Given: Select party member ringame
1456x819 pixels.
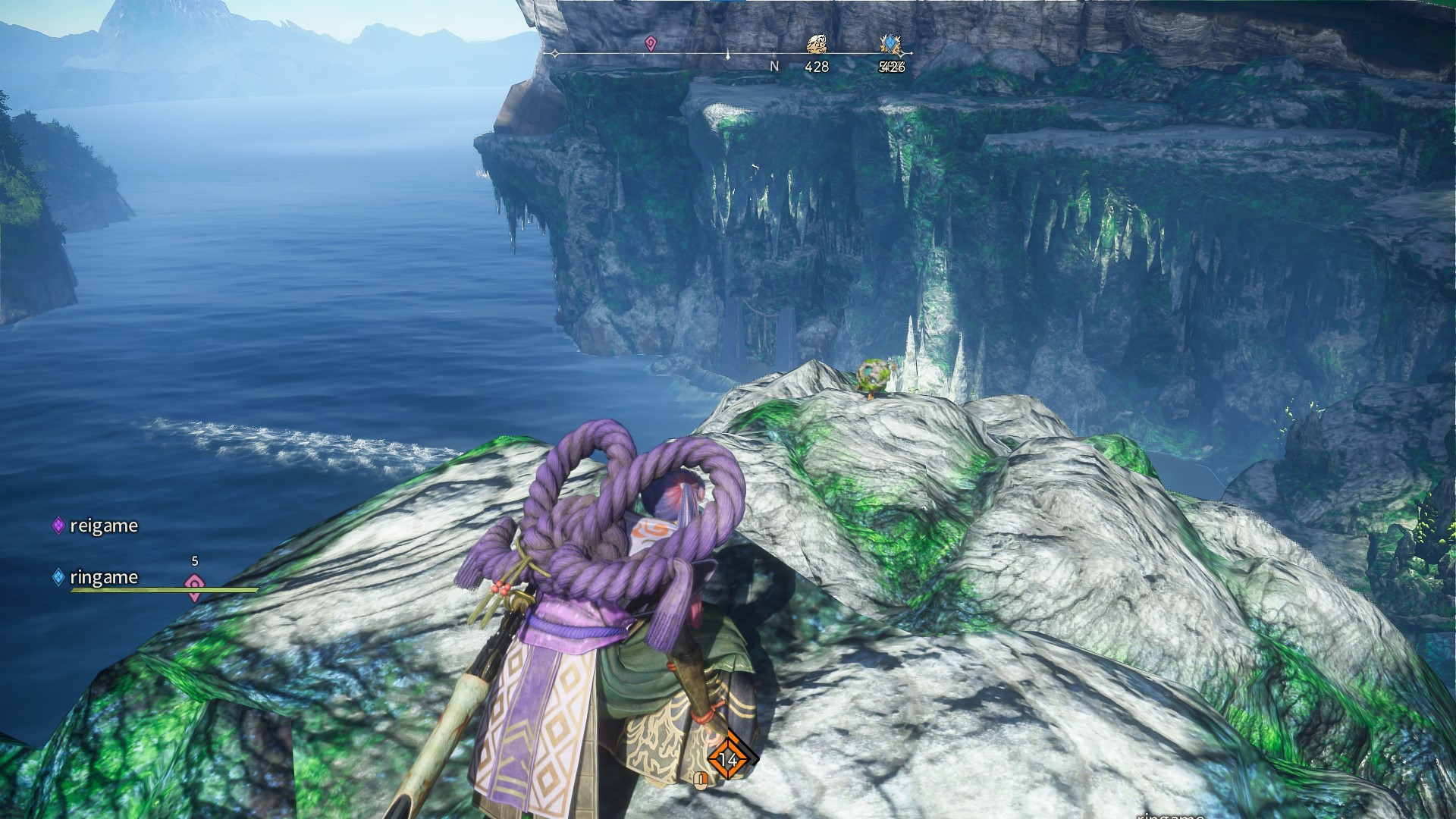Looking at the screenshot, I should 103,577.
